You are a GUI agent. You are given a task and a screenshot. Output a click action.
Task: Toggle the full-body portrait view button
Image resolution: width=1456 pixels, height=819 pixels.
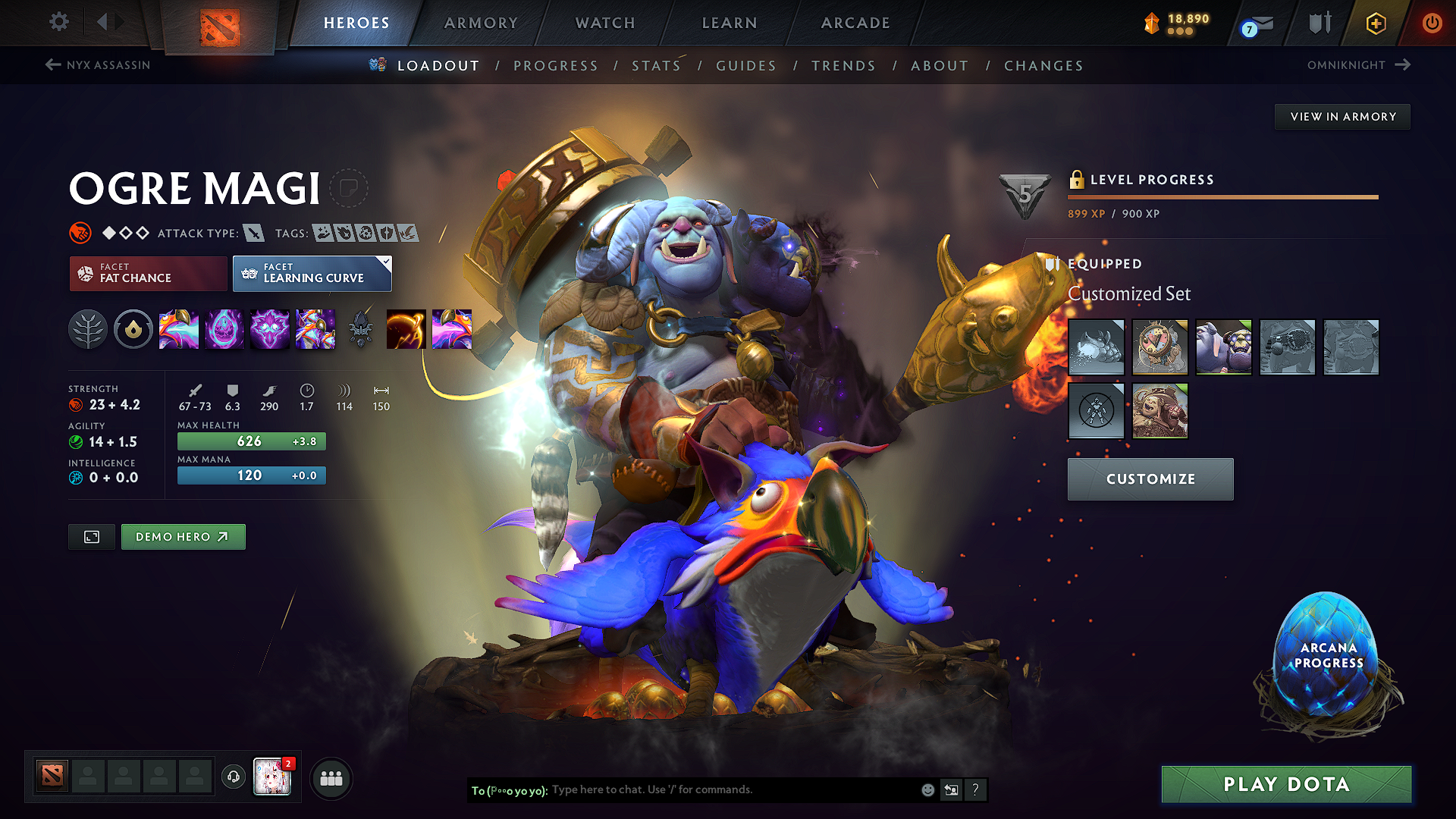point(91,536)
